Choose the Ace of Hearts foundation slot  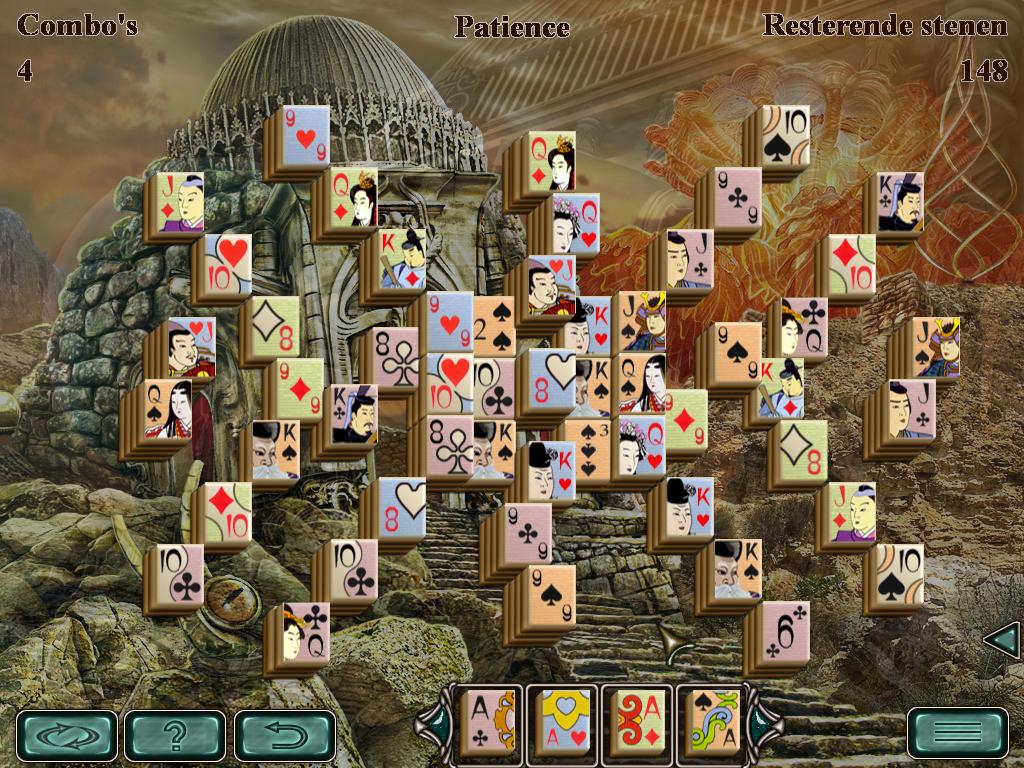563,718
